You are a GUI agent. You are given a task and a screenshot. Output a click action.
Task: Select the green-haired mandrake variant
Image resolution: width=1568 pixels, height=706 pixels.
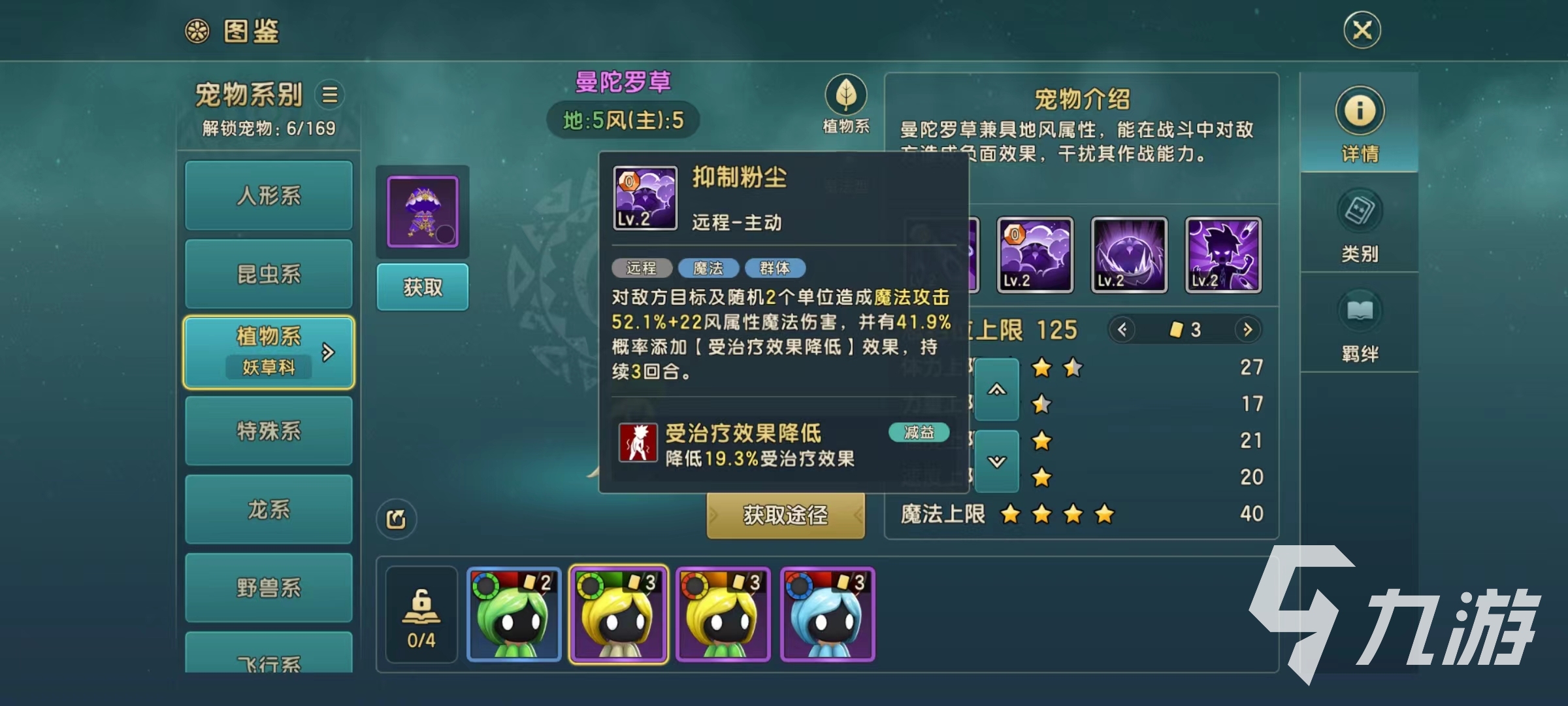(514, 615)
